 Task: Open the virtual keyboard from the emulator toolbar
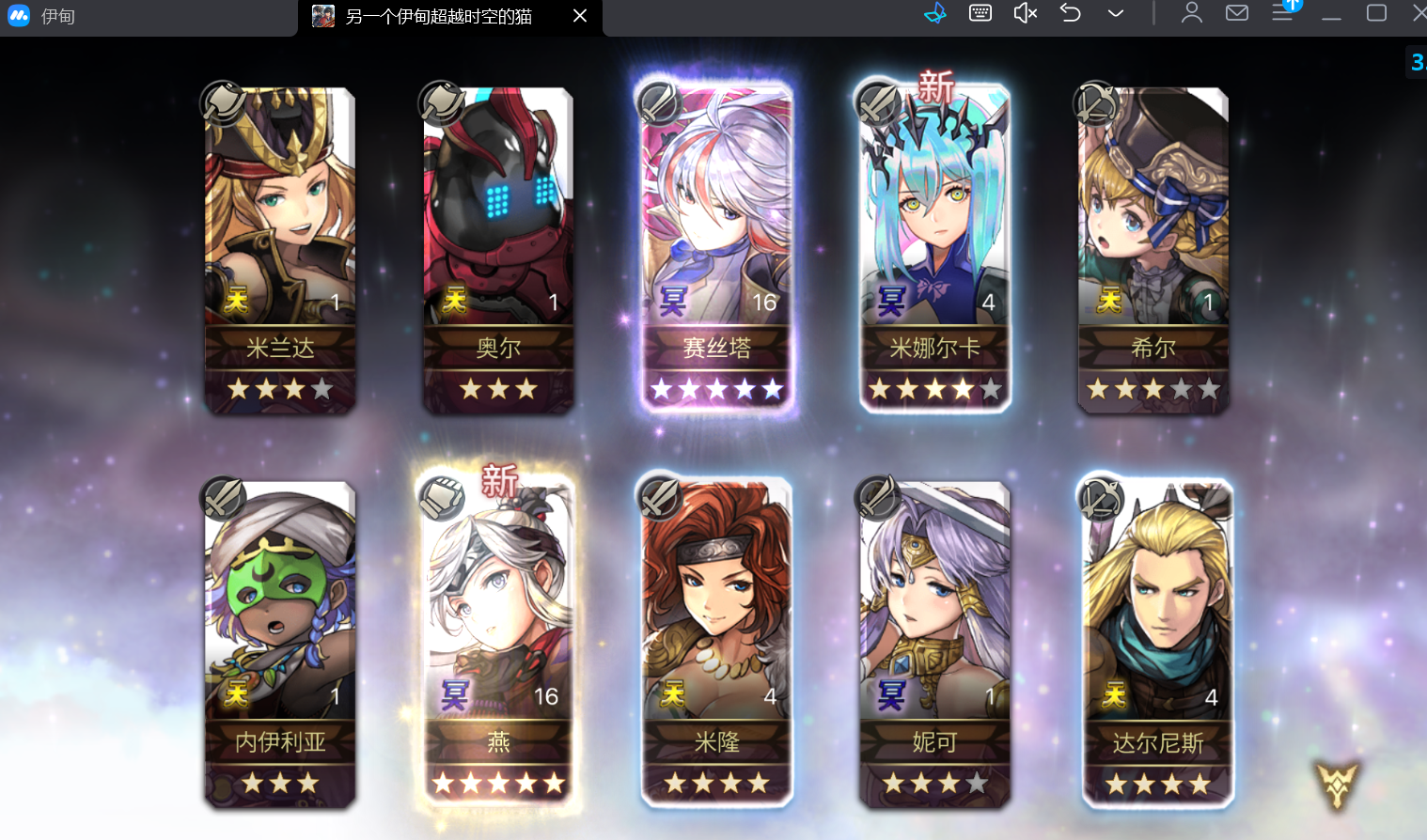(x=980, y=13)
